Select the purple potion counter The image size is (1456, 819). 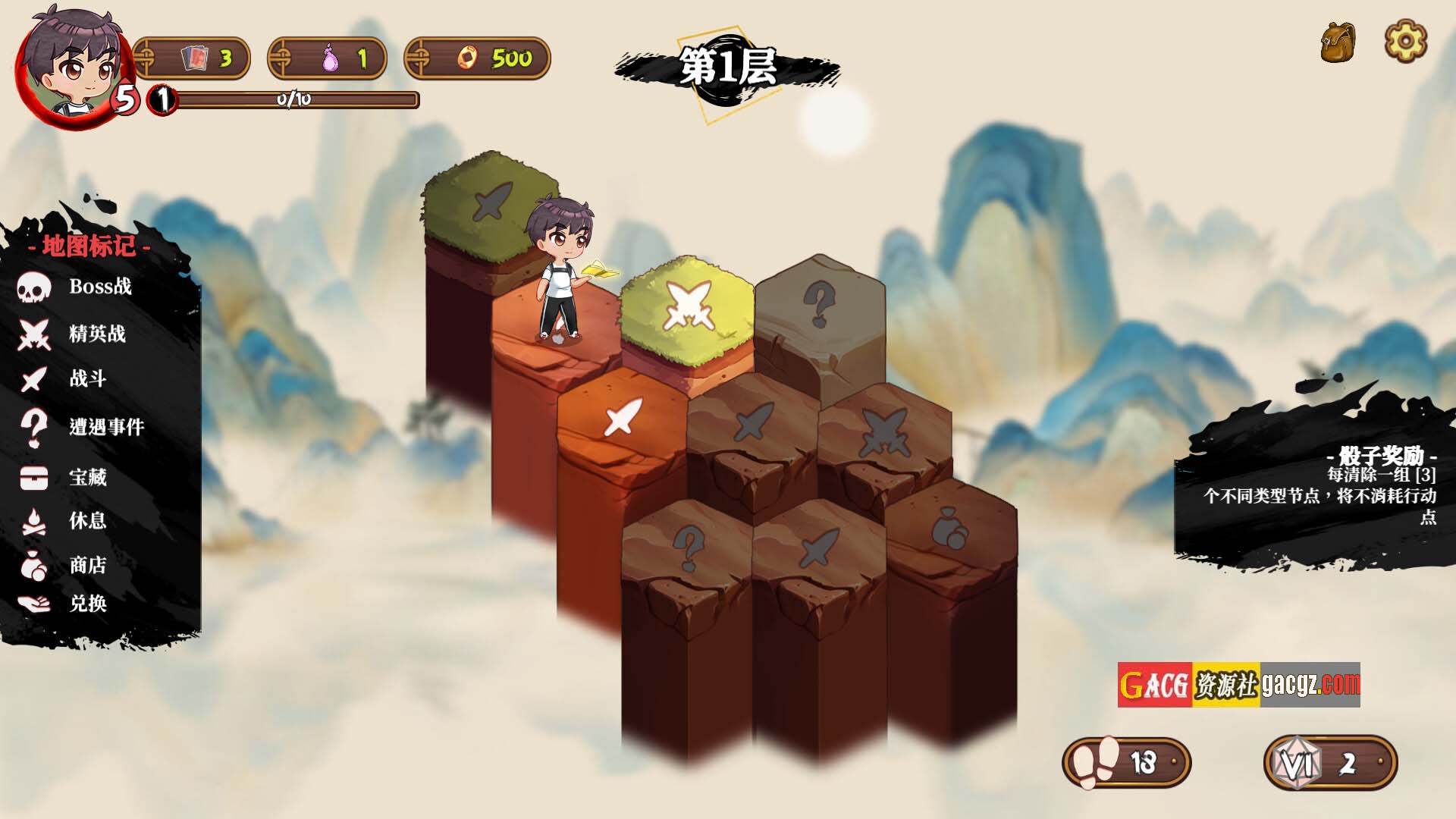328,58
